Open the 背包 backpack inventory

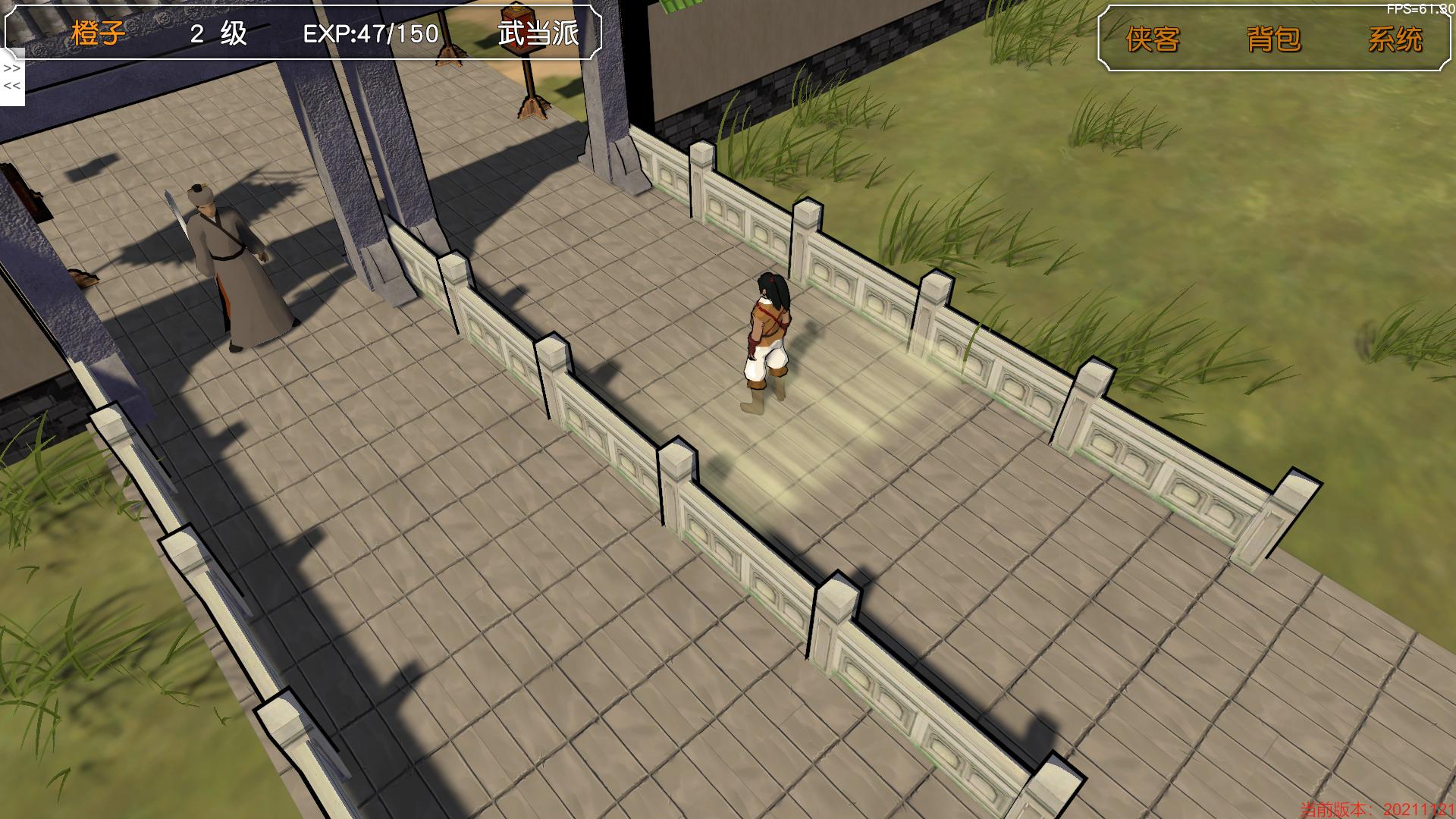coord(1273,39)
